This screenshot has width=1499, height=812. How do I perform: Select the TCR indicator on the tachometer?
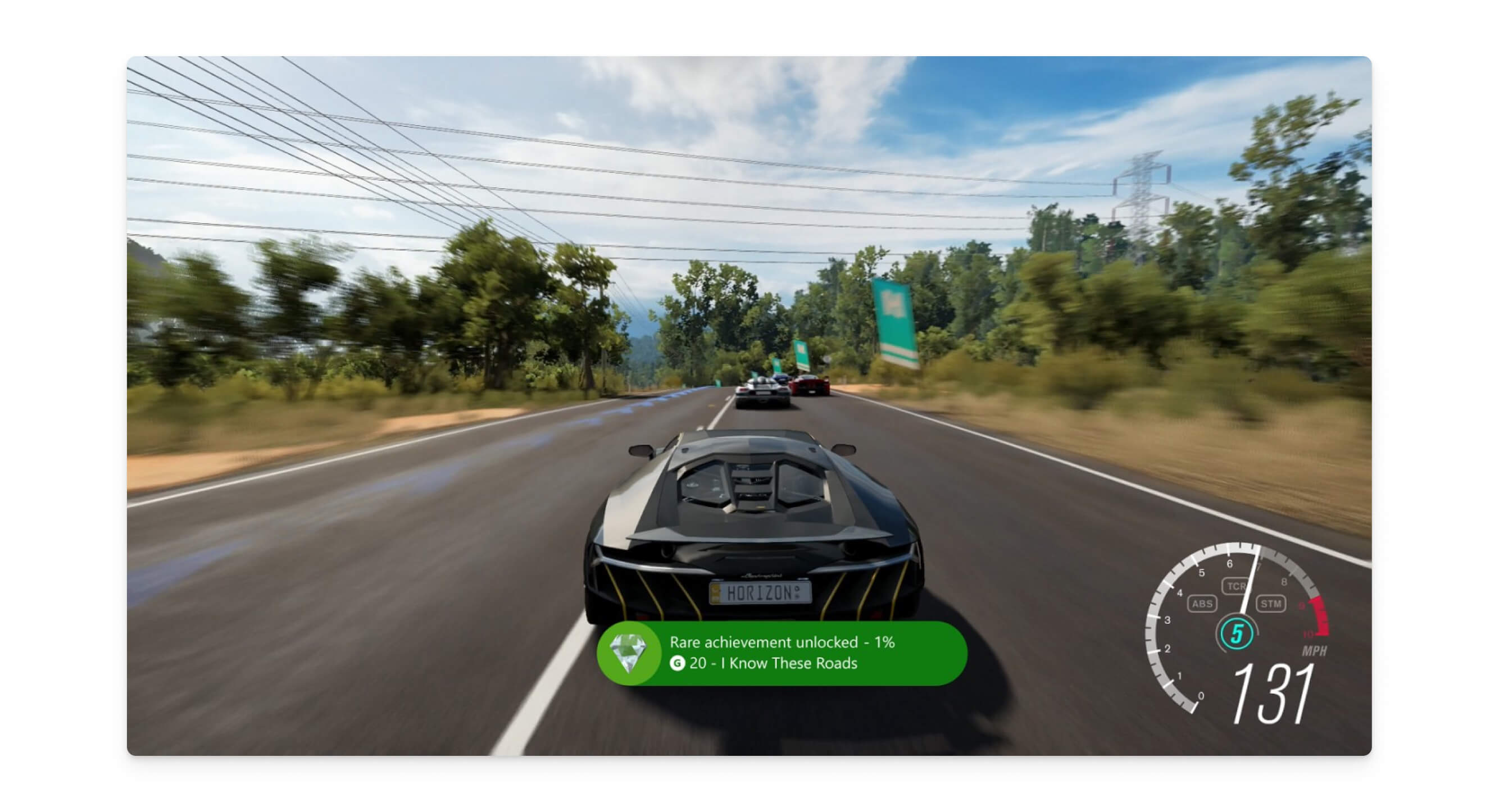pos(1235,586)
